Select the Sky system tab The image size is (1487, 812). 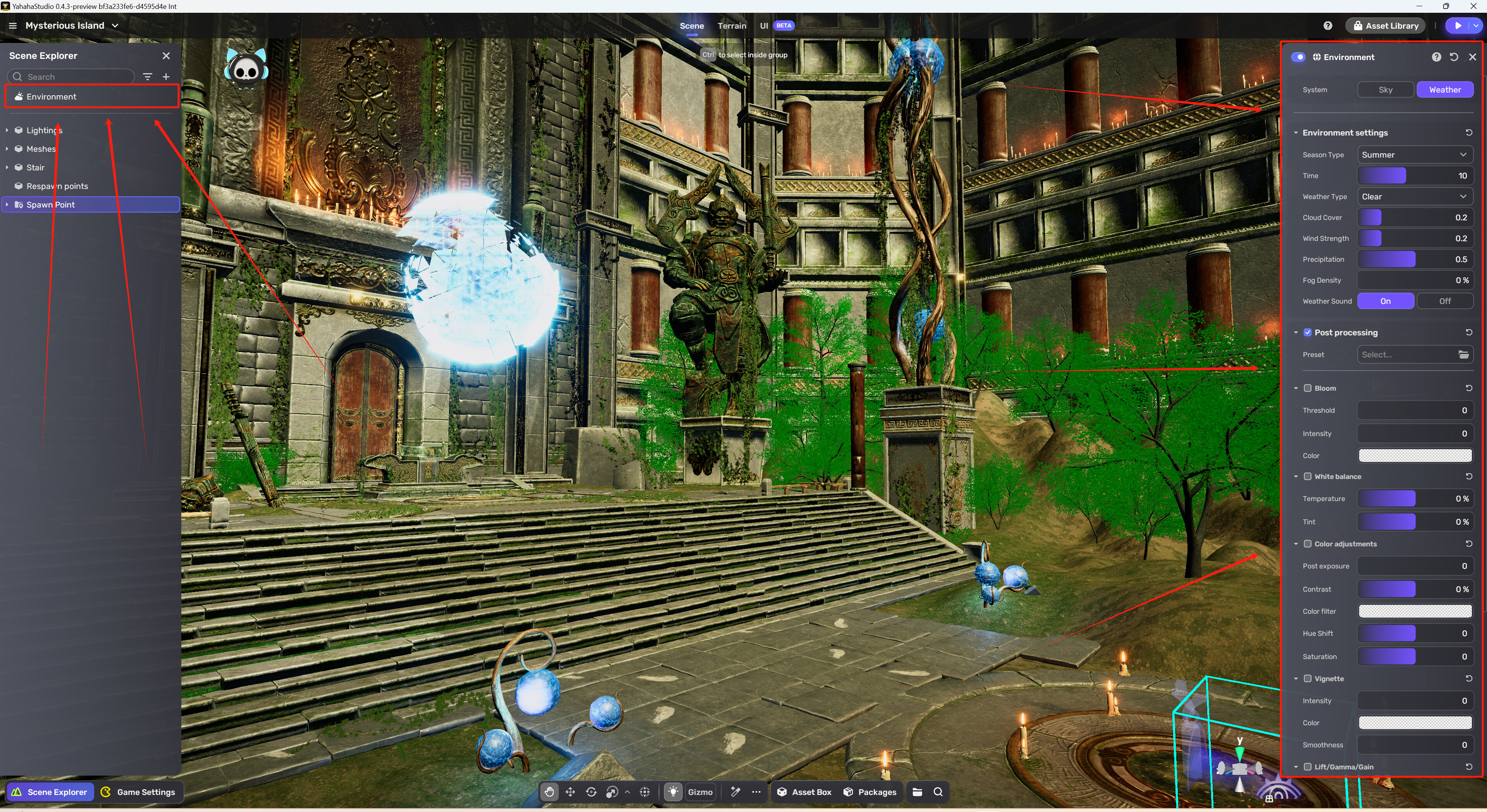(1385, 89)
